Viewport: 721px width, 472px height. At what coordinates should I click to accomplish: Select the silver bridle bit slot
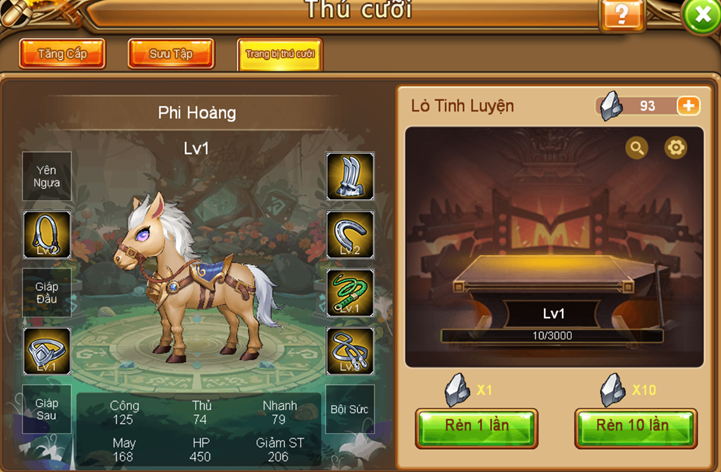pos(350,351)
